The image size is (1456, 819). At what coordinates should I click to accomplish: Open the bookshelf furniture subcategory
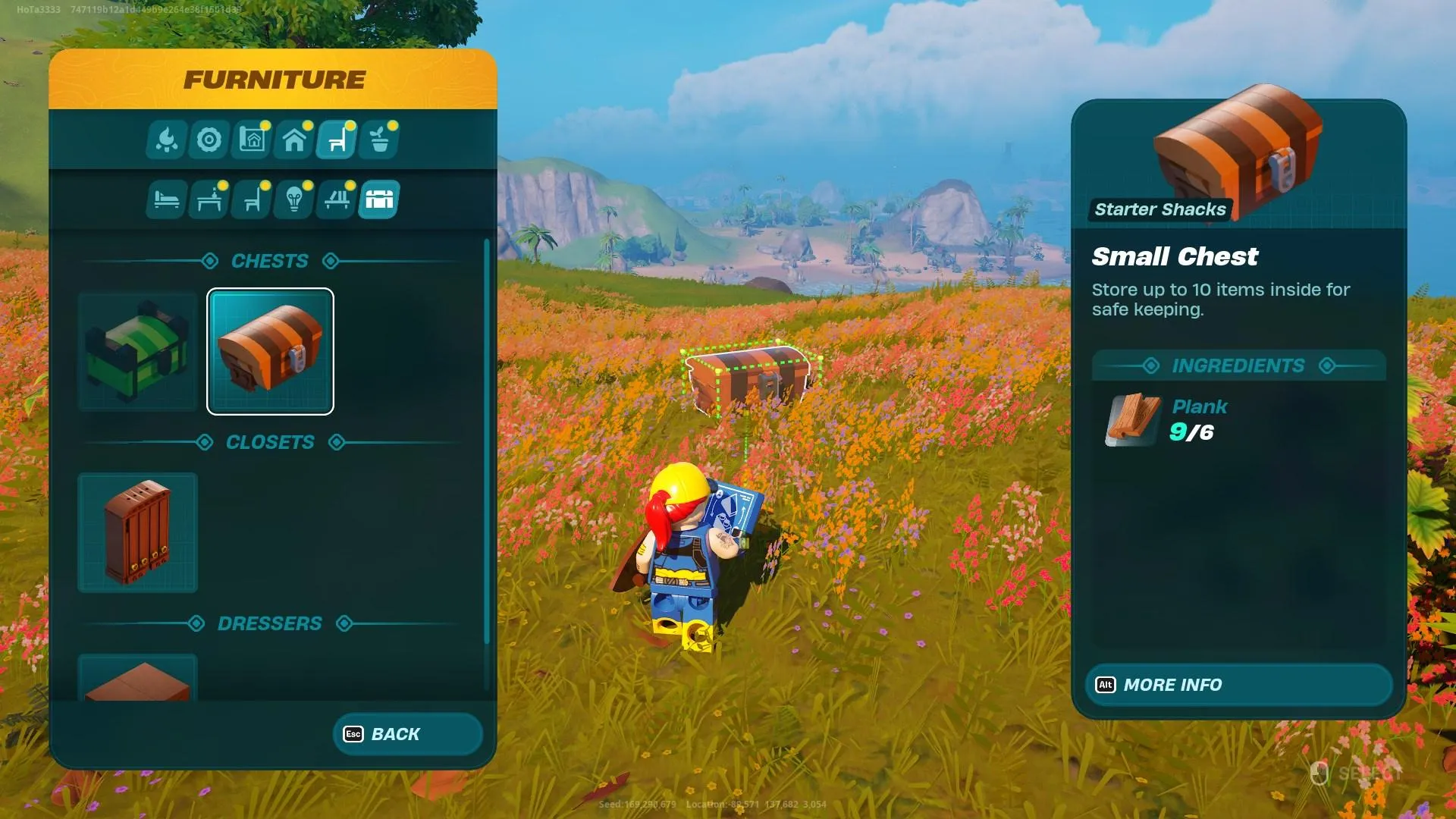(337, 199)
